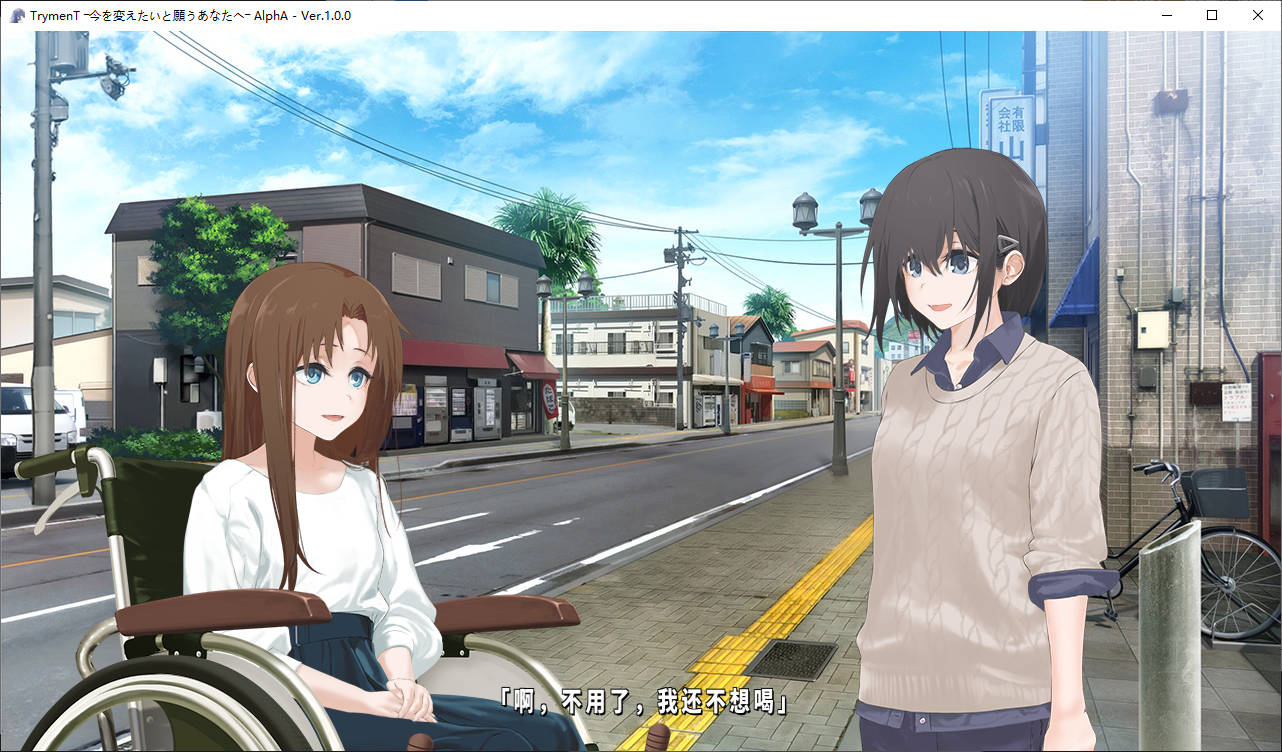Maximize the game window
Screen dimensions: 1282x752
tap(1212, 15)
